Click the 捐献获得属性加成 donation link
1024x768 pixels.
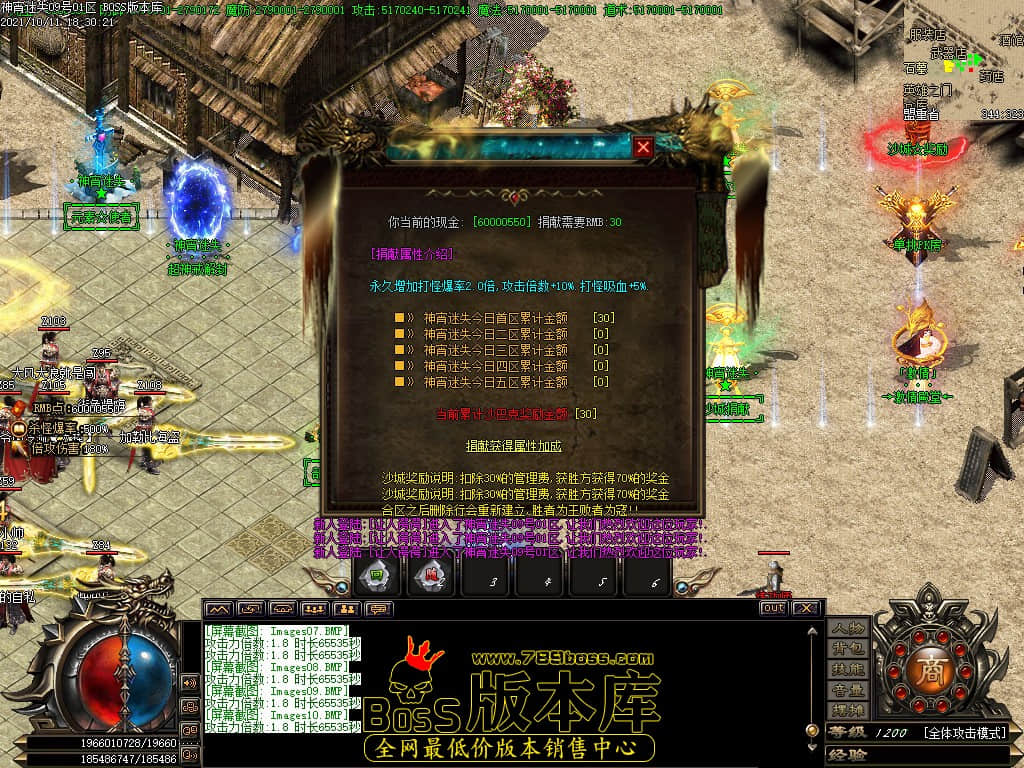(x=513, y=444)
